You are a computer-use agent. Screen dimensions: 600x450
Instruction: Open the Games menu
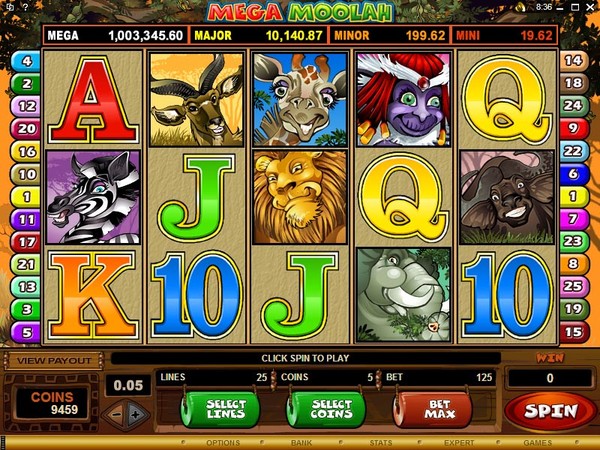coord(537,441)
